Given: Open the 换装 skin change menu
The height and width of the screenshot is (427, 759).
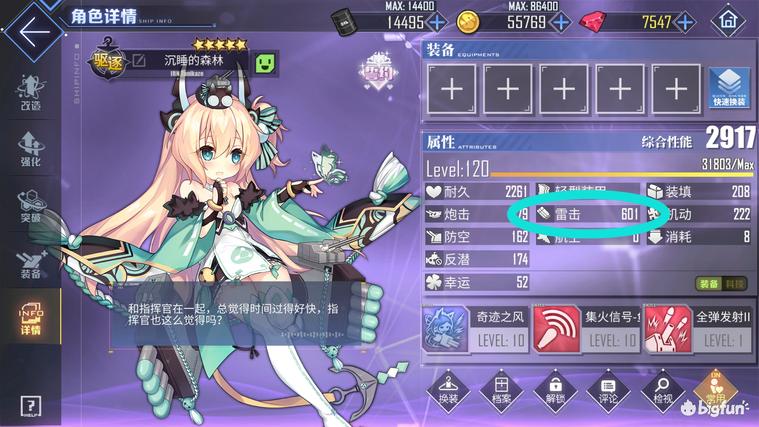Looking at the screenshot, I should coord(446,391).
